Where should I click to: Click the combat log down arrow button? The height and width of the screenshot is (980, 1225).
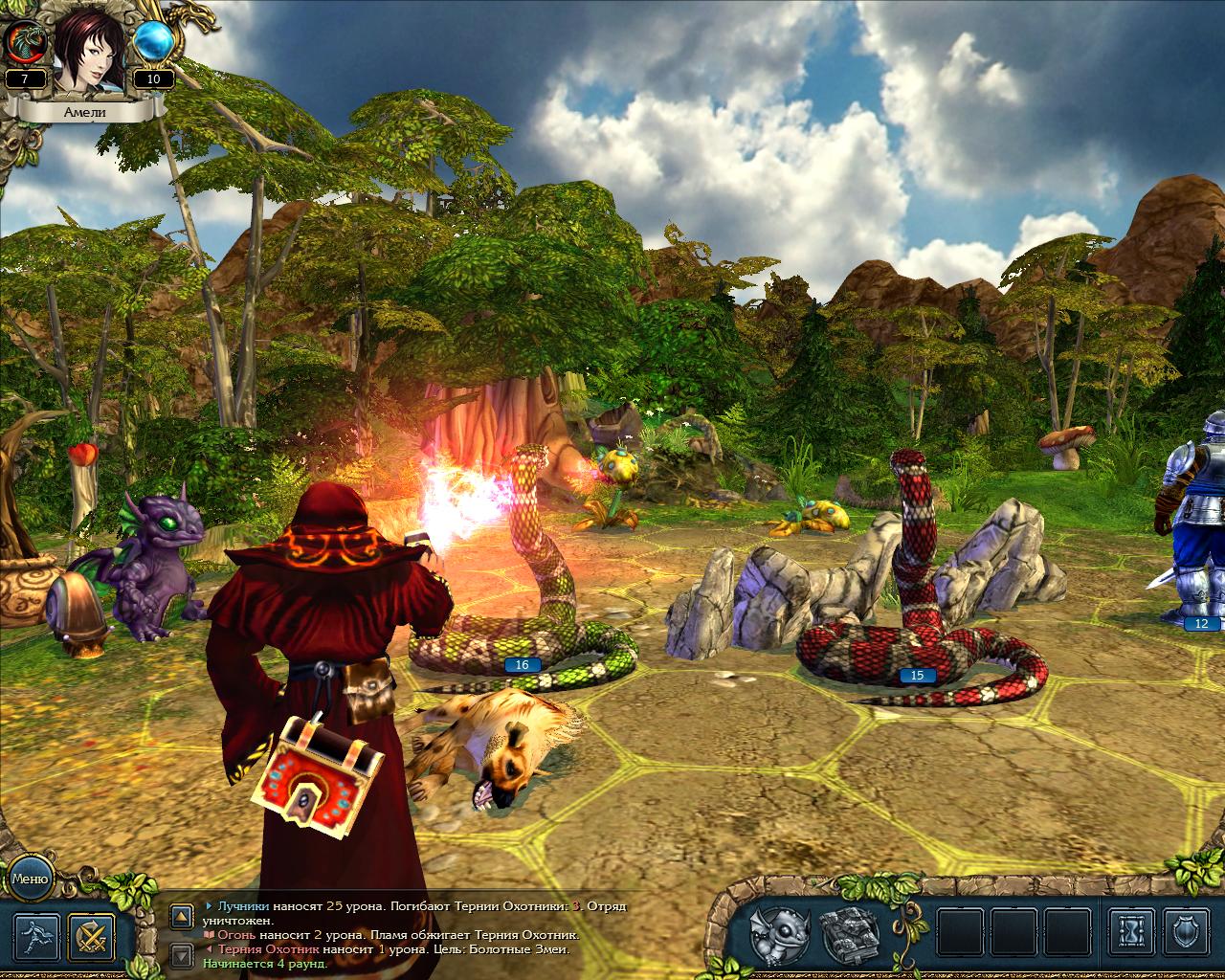179,954
